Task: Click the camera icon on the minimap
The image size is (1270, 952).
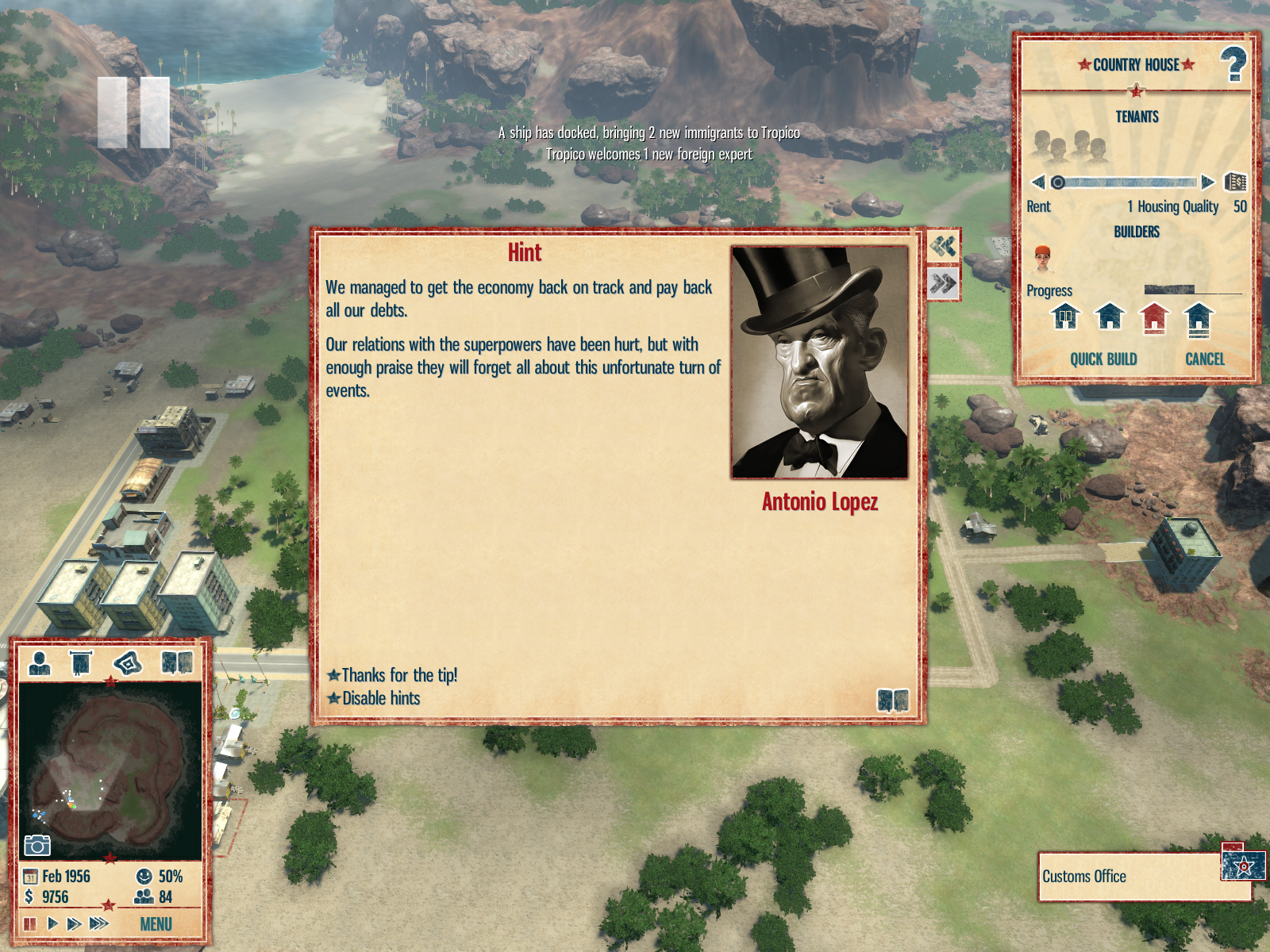Action: tap(37, 846)
